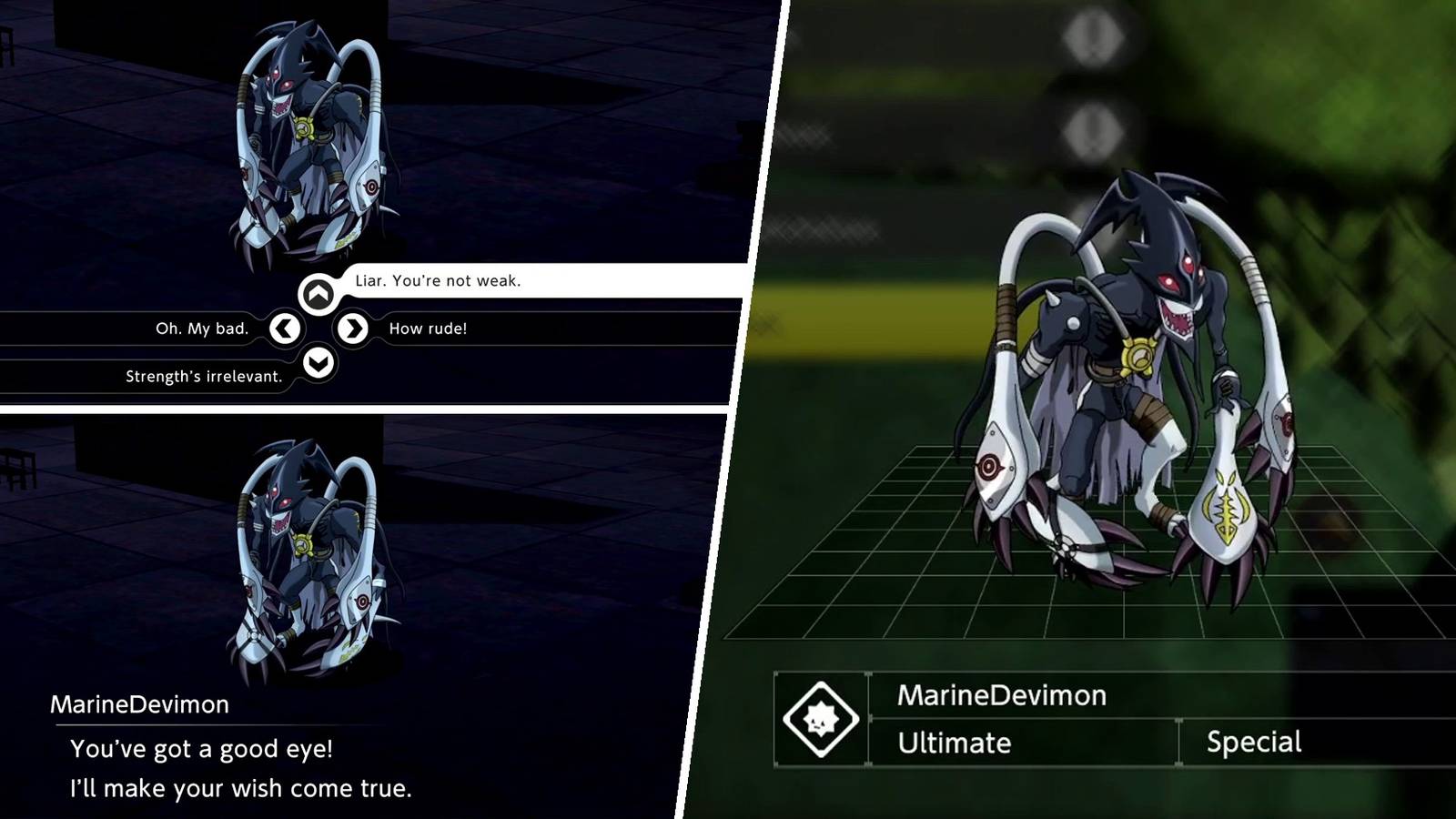Click the left chevron beside "Oh. My bad."
Screen dimensions: 1456x819
(x=286, y=329)
